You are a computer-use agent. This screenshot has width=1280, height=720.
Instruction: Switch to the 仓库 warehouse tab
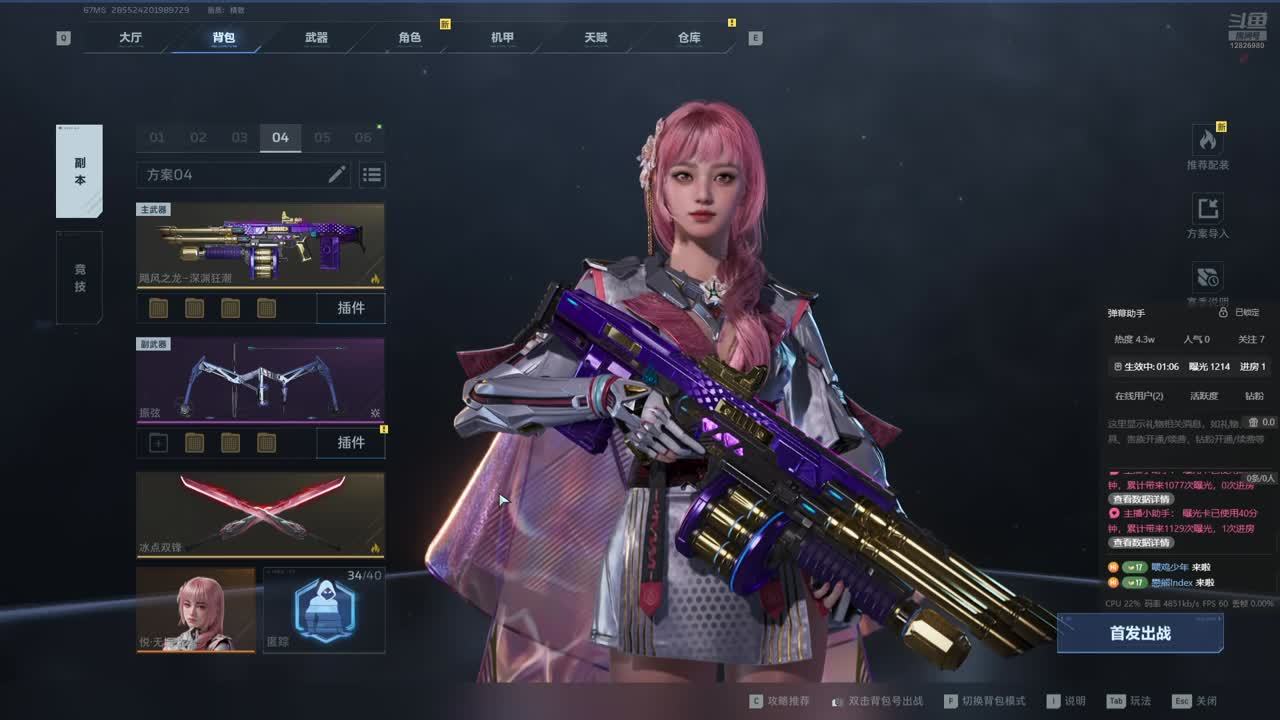[689, 38]
